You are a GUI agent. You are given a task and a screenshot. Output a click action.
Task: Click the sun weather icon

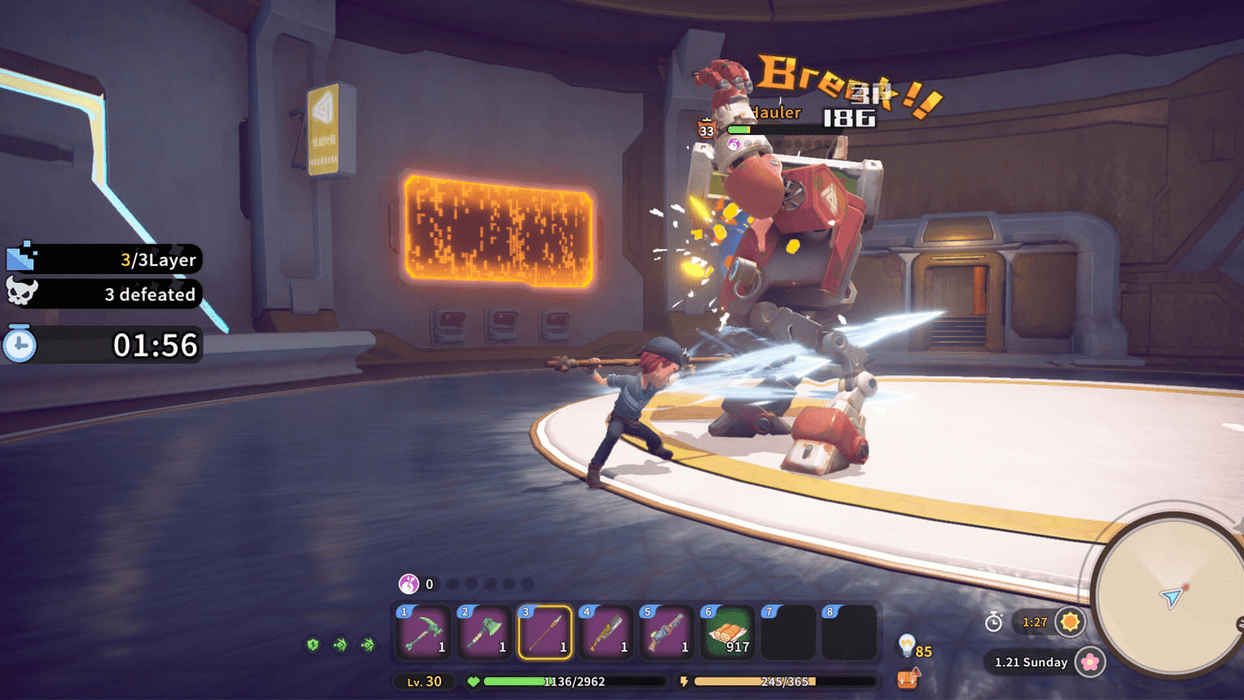(1070, 622)
